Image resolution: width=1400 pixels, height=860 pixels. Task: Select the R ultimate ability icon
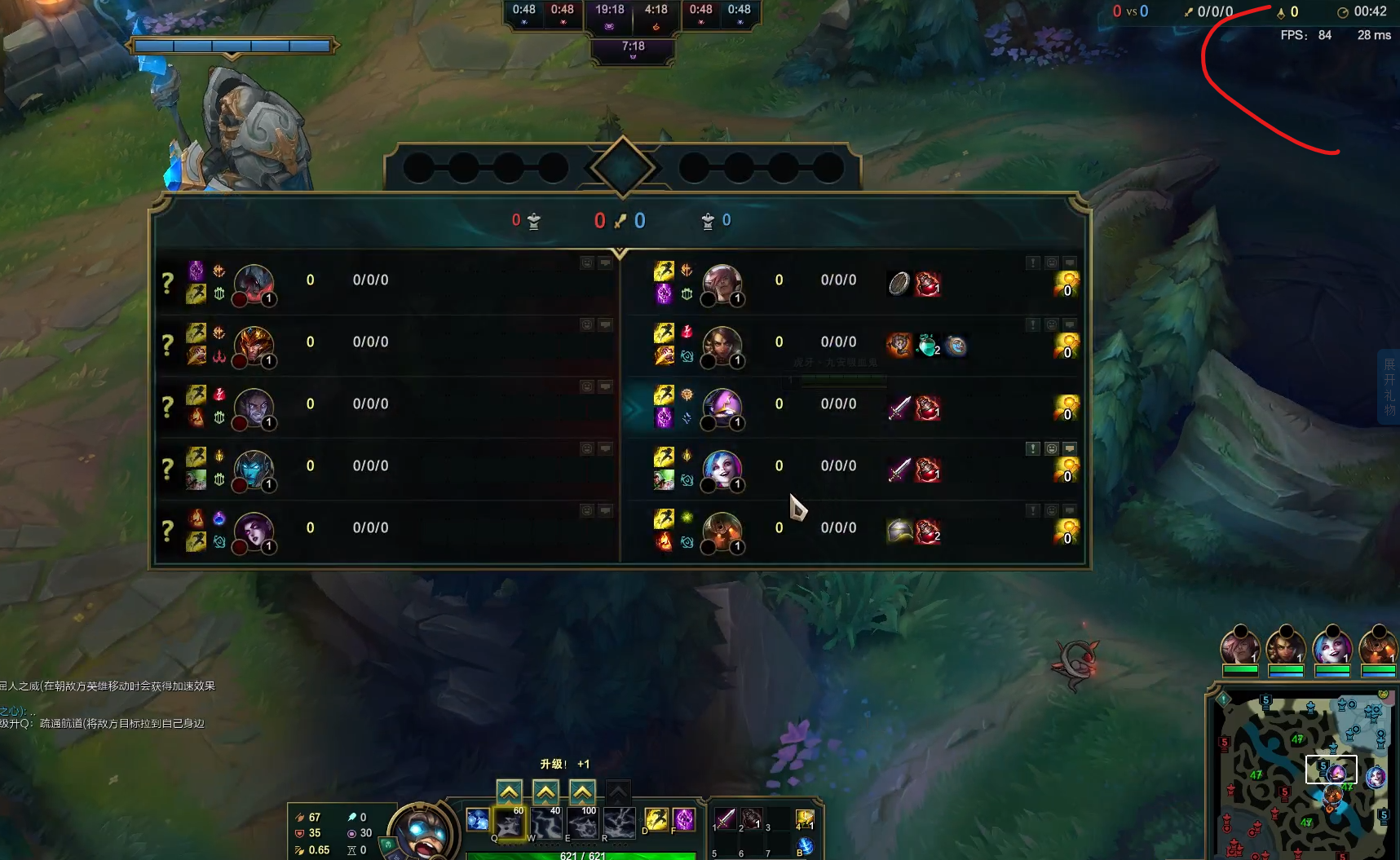tap(619, 823)
